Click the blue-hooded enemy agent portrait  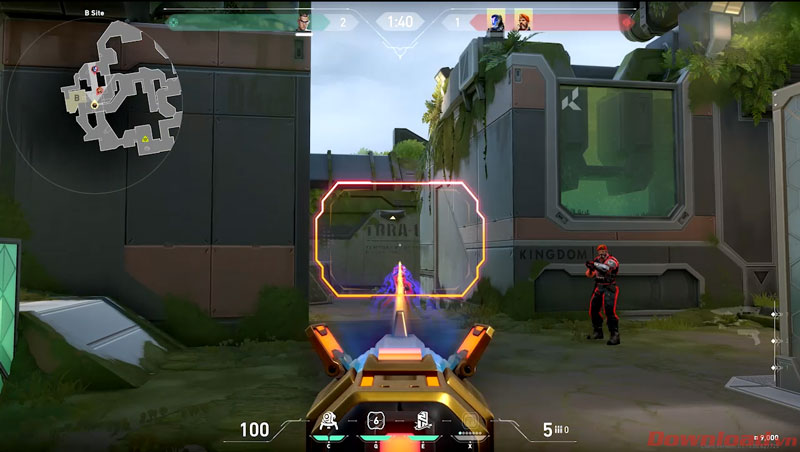pos(495,21)
